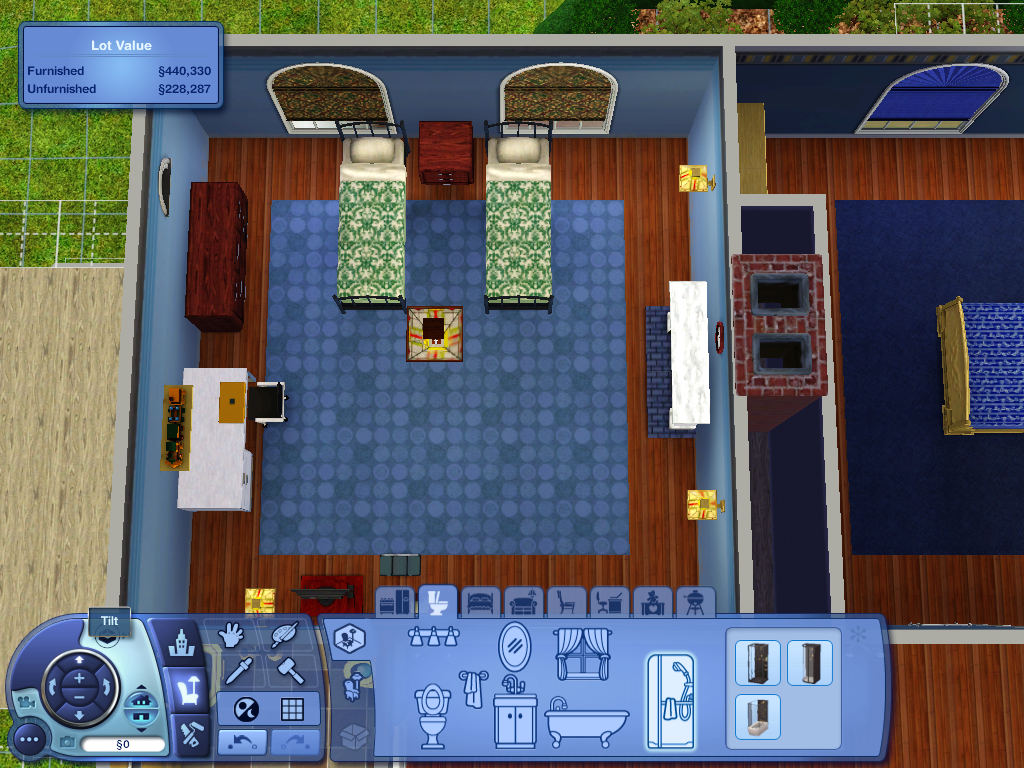The height and width of the screenshot is (768, 1024).
Task: Switch to the Dining Room chair tab
Action: coord(567,603)
